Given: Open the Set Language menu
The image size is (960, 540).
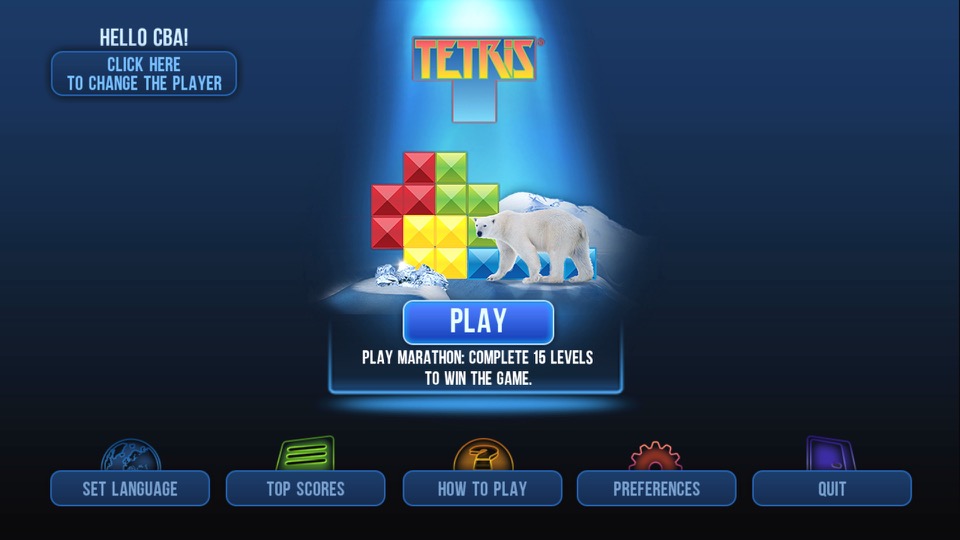Looking at the screenshot, I should click(x=130, y=488).
